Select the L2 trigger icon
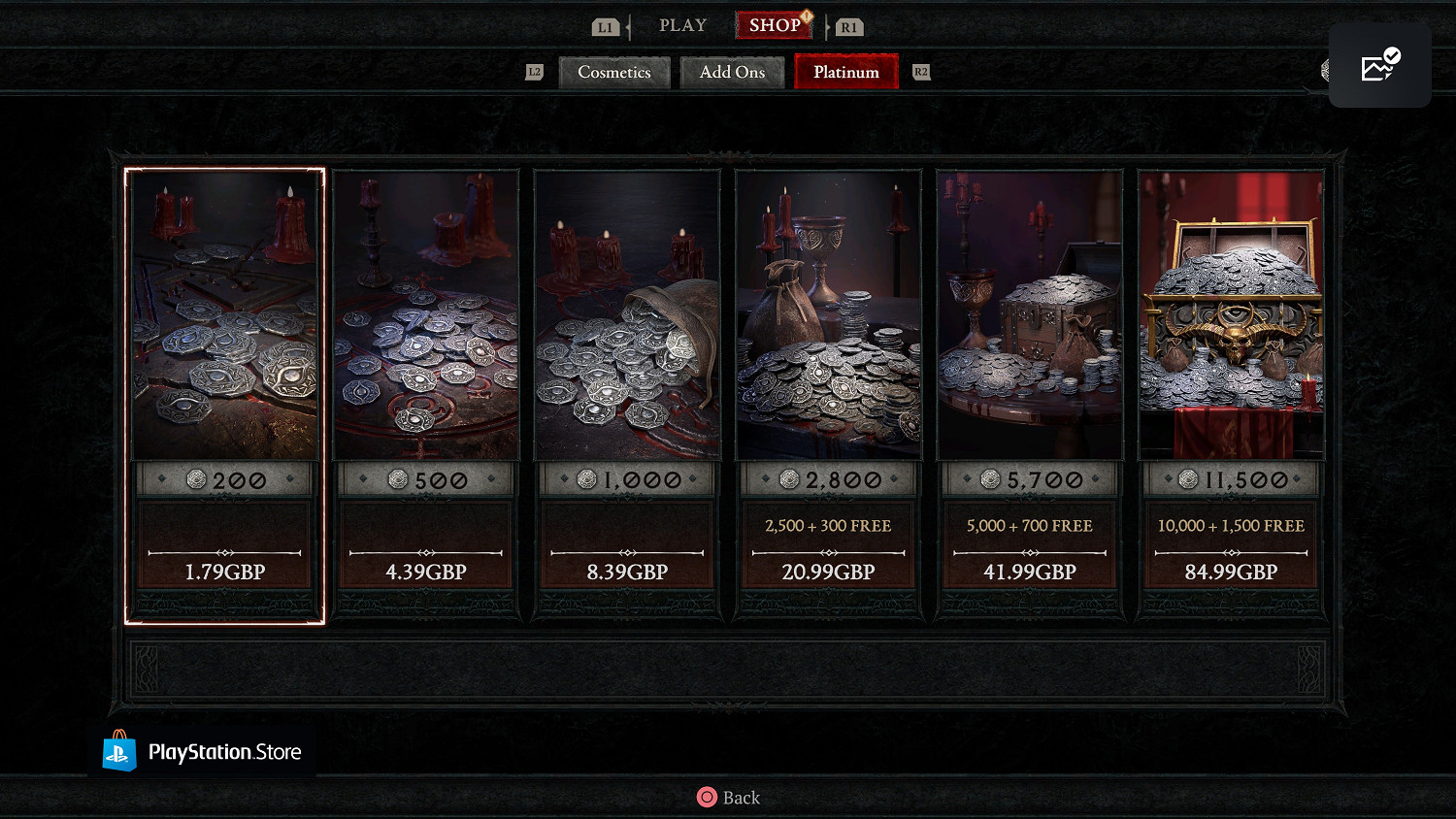This screenshot has height=819, width=1456. point(533,71)
